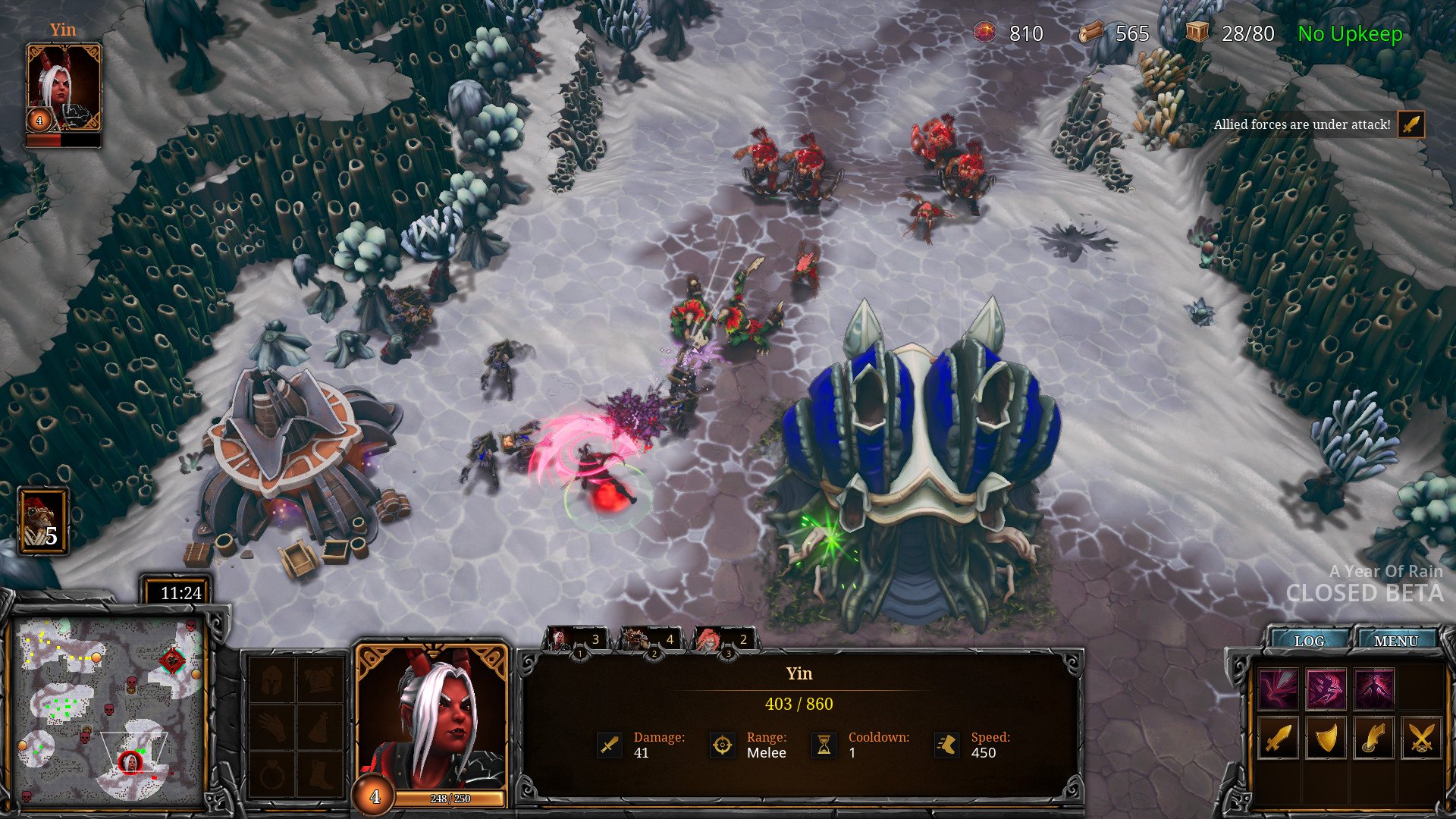
Task: Click Yin's large portrait in unit panel
Action: point(431,717)
